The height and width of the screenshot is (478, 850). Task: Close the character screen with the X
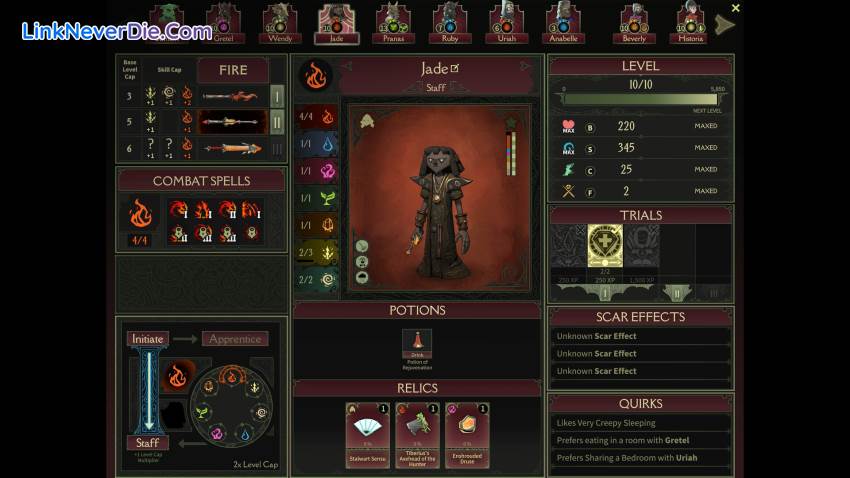click(x=736, y=8)
